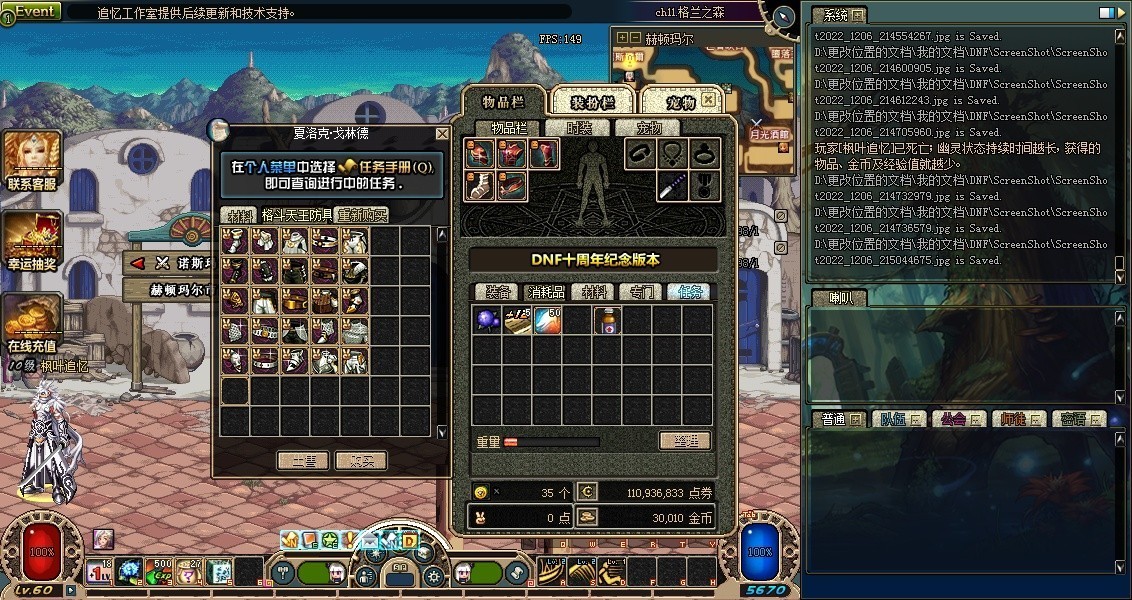Click the Event button
The height and width of the screenshot is (600, 1132).
(31, 11)
